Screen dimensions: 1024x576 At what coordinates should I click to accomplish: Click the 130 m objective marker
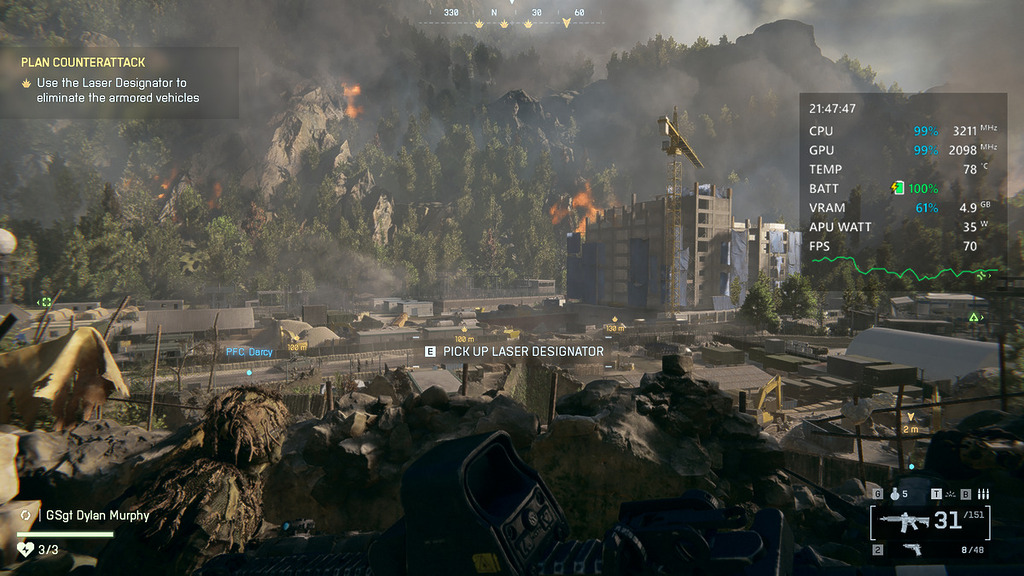[614, 327]
